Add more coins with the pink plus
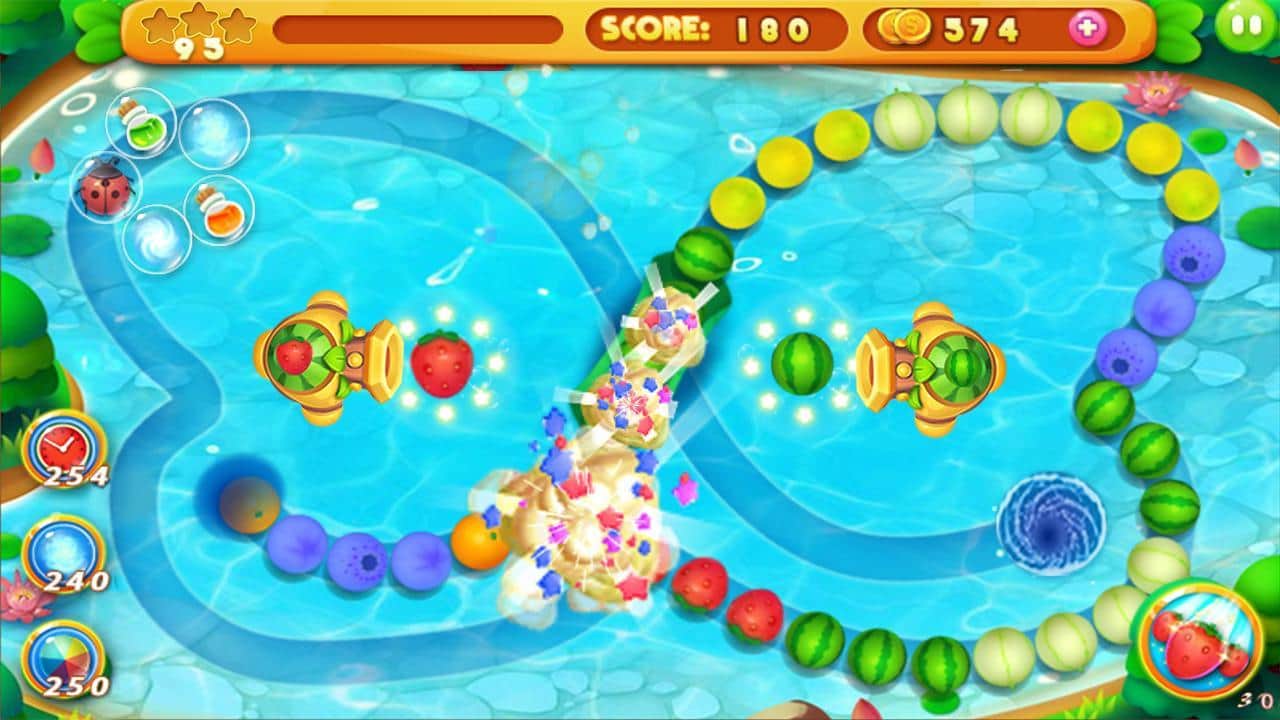 (x=1087, y=29)
